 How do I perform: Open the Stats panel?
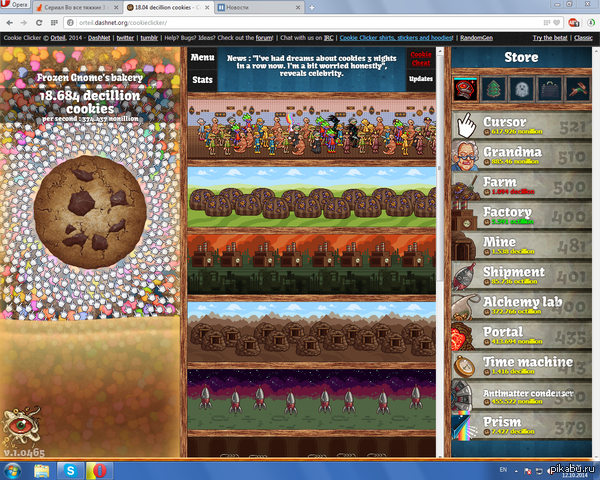[x=202, y=78]
